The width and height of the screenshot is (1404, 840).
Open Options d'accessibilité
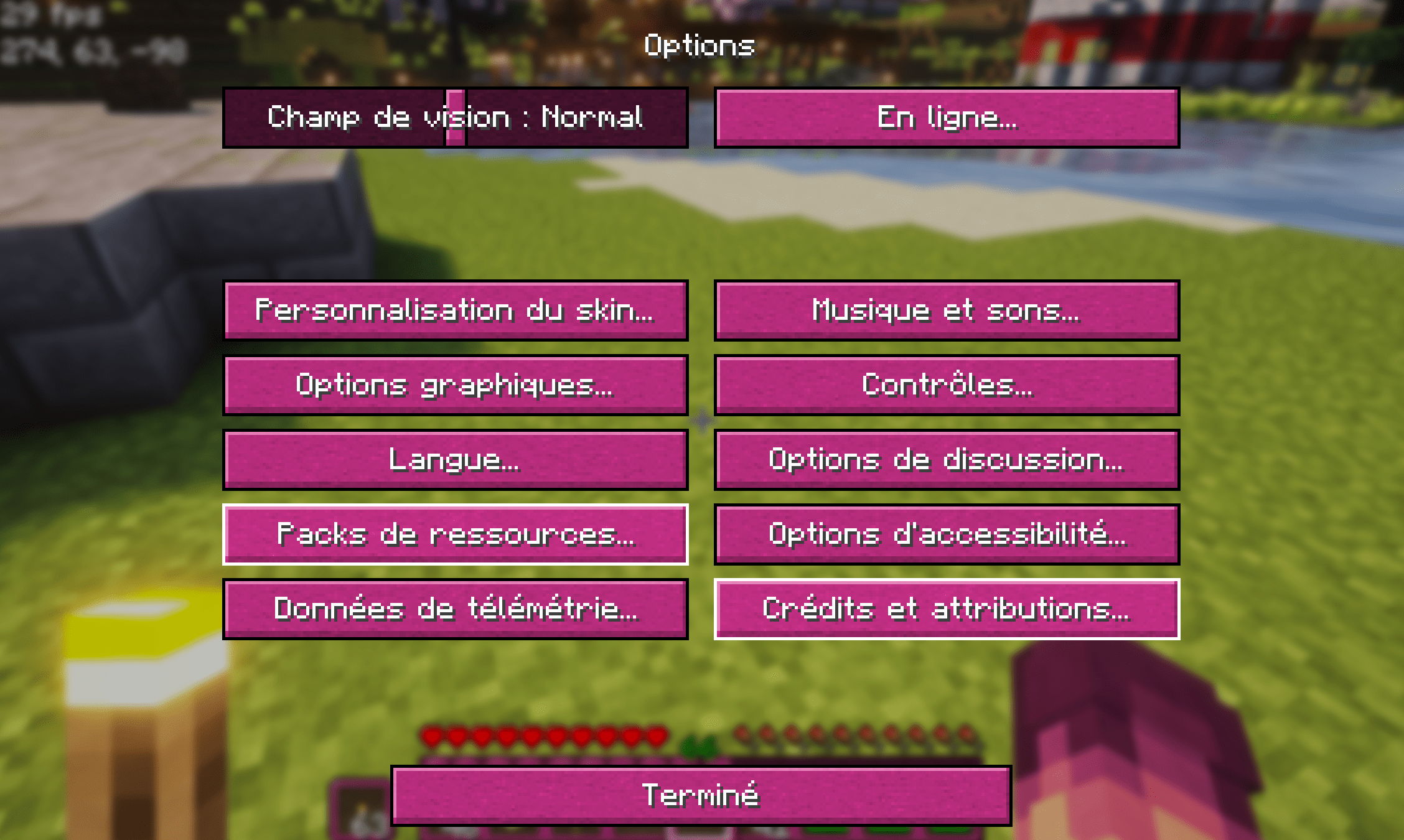[947, 535]
